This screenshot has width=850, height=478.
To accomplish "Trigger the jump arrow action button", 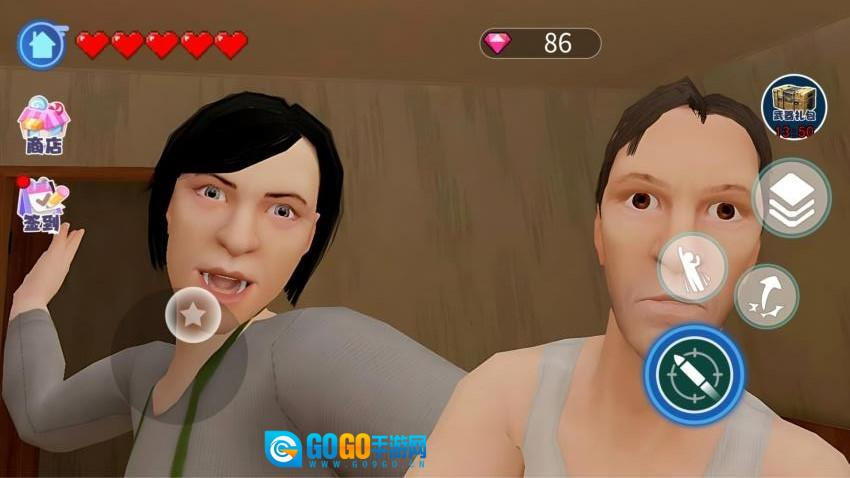I will 766,296.
